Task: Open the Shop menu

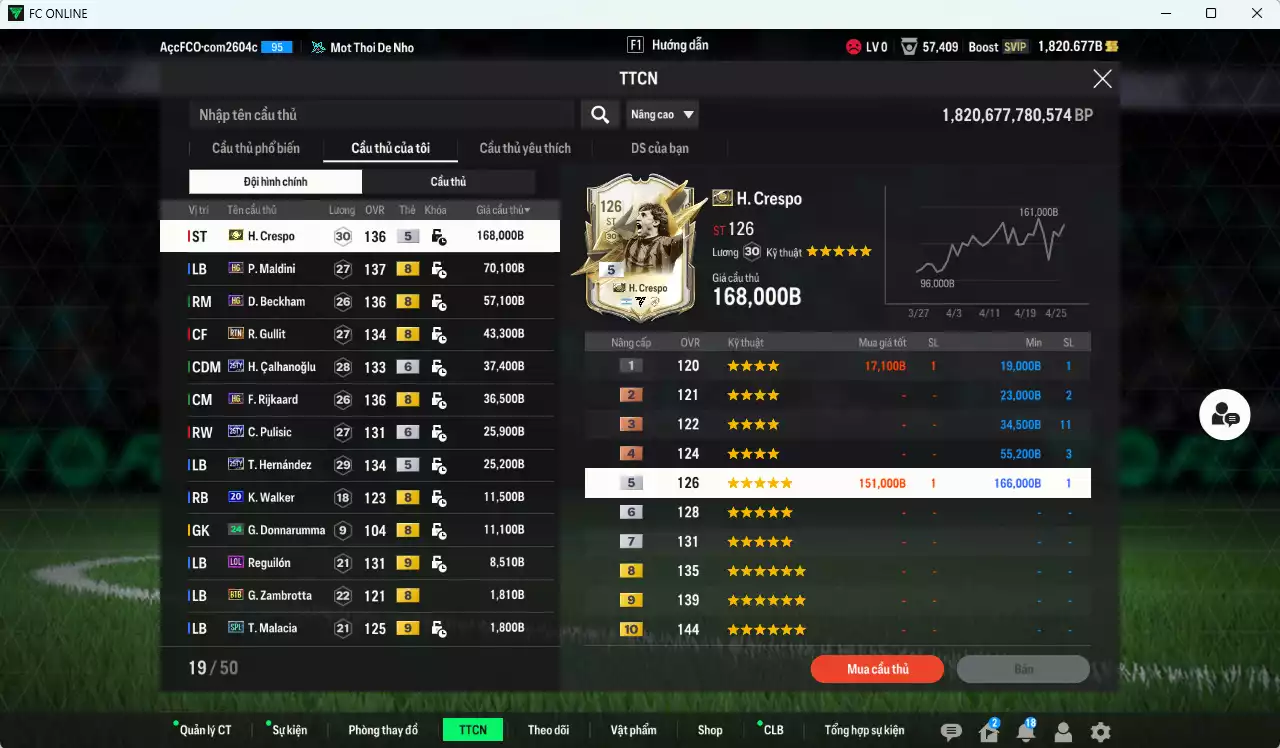Action: [x=710, y=730]
